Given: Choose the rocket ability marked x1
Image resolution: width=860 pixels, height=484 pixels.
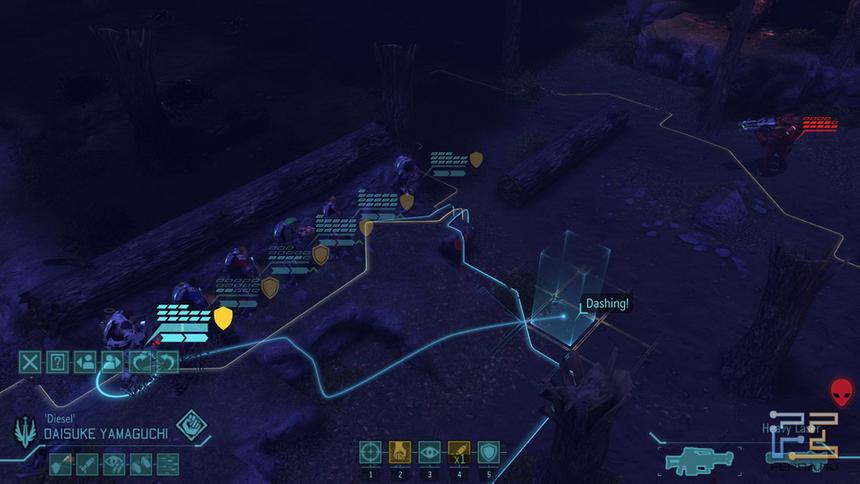Looking at the screenshot, I should (x=458, y=452).
